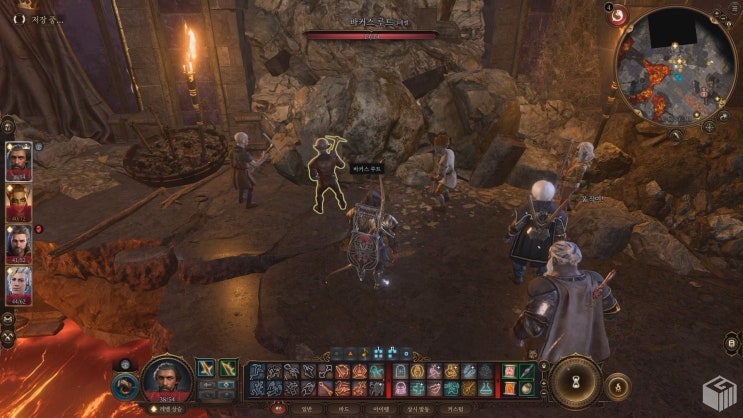
Task: Click the hourglass end turn button
Action: [x=575, y=381]
